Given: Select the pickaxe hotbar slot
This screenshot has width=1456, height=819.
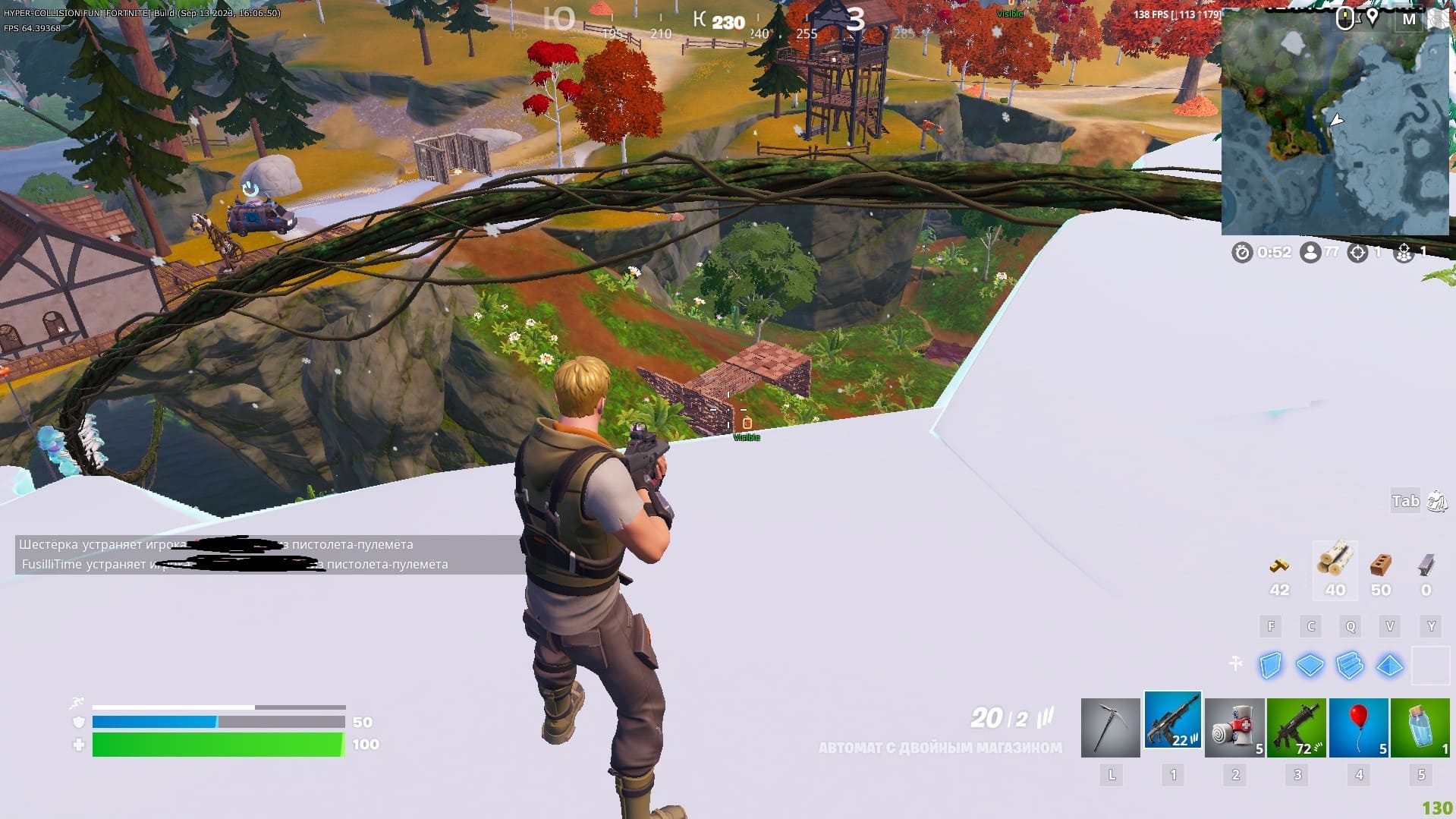Looking at the screenshot, I should click(x=1110, y=727).
